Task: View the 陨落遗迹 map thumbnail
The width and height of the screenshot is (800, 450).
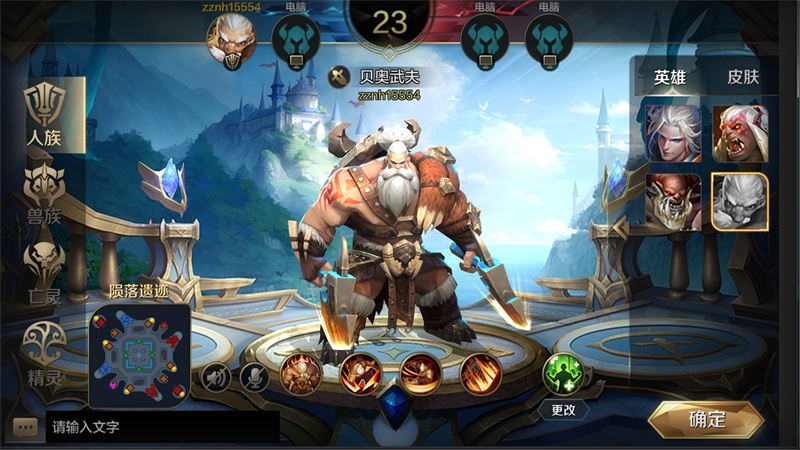Action: coord(140,351)
